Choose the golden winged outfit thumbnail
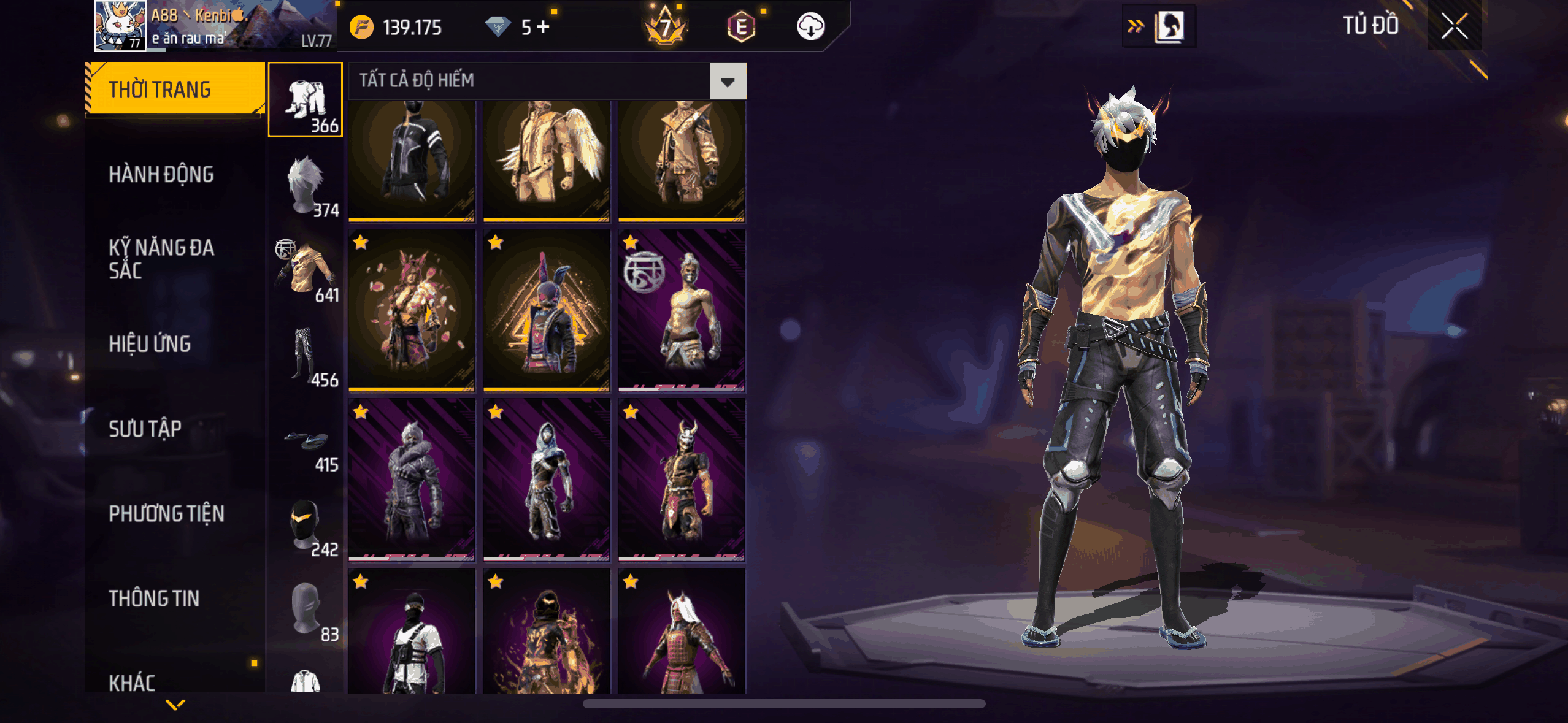Screen dimensions: 1568x723 [546, 159]
